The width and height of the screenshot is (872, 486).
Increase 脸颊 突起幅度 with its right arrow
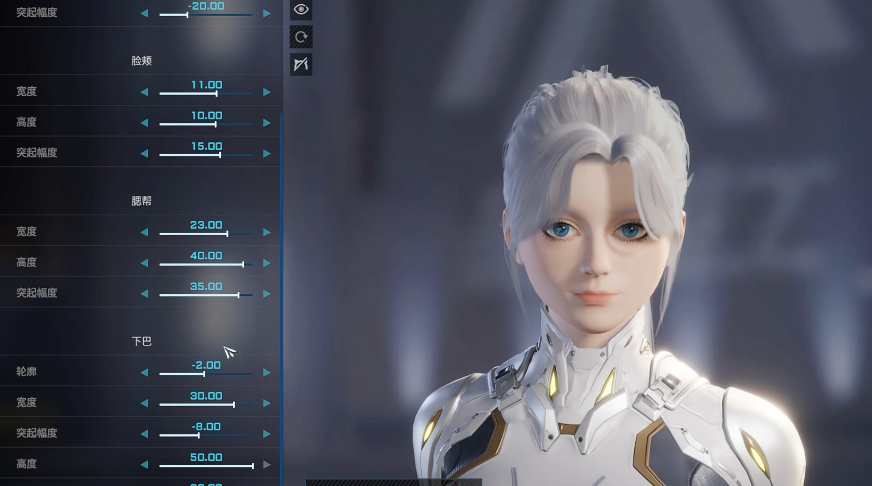point(267,154)
